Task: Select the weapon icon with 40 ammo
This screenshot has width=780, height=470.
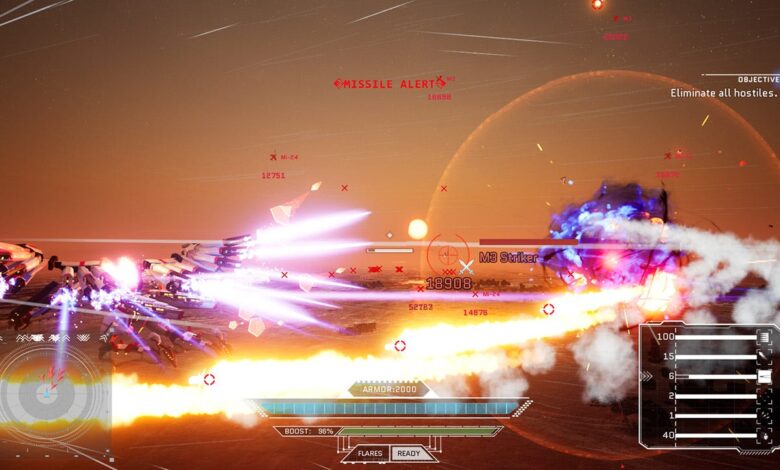Action: click(764, 435)
